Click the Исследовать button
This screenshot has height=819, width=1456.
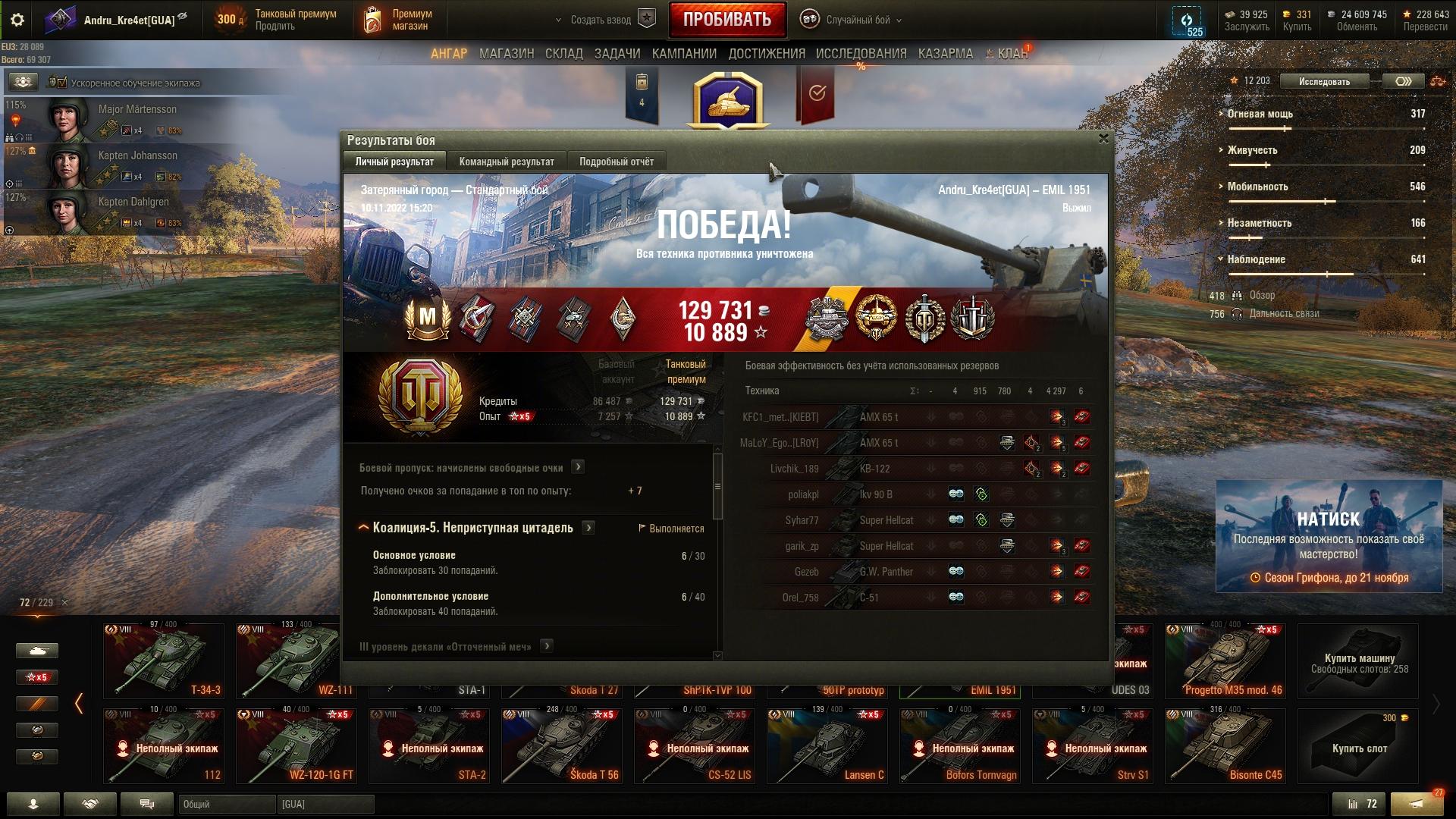[x=1324, y=81]
